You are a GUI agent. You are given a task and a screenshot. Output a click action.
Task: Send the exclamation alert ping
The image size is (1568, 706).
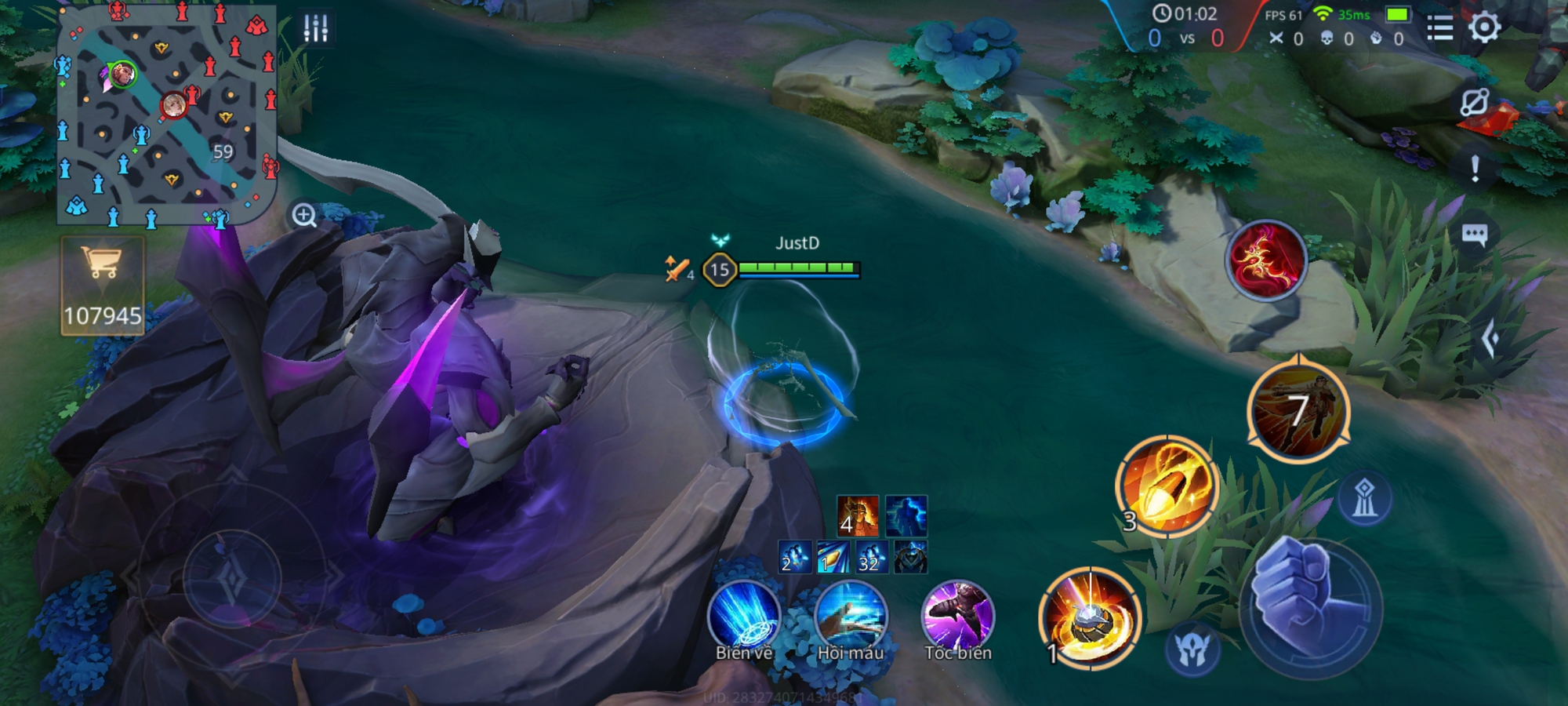[1475, 169]
